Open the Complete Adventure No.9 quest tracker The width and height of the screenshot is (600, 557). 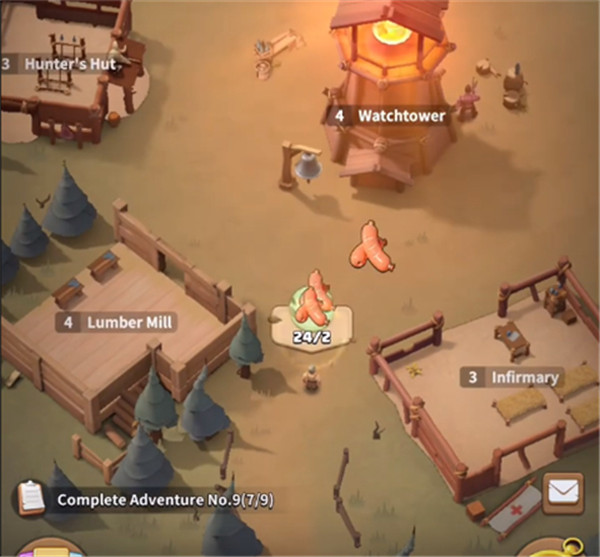click(x=160, y=498)
